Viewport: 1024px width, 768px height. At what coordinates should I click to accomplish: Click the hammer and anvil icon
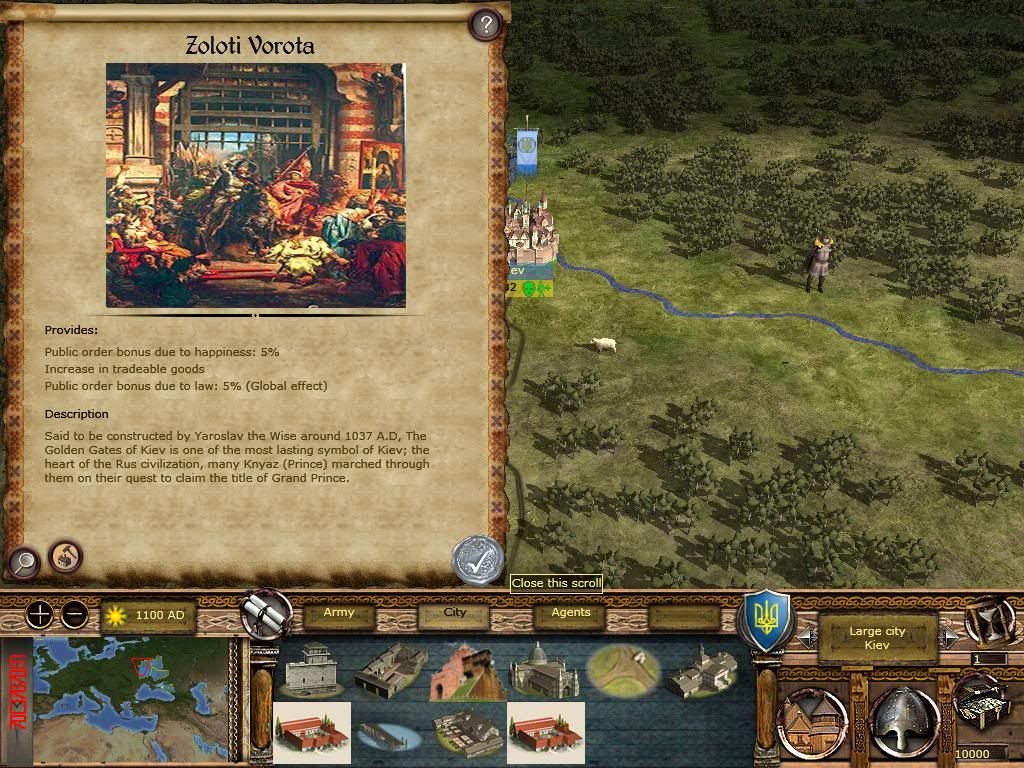pos(66,554)
